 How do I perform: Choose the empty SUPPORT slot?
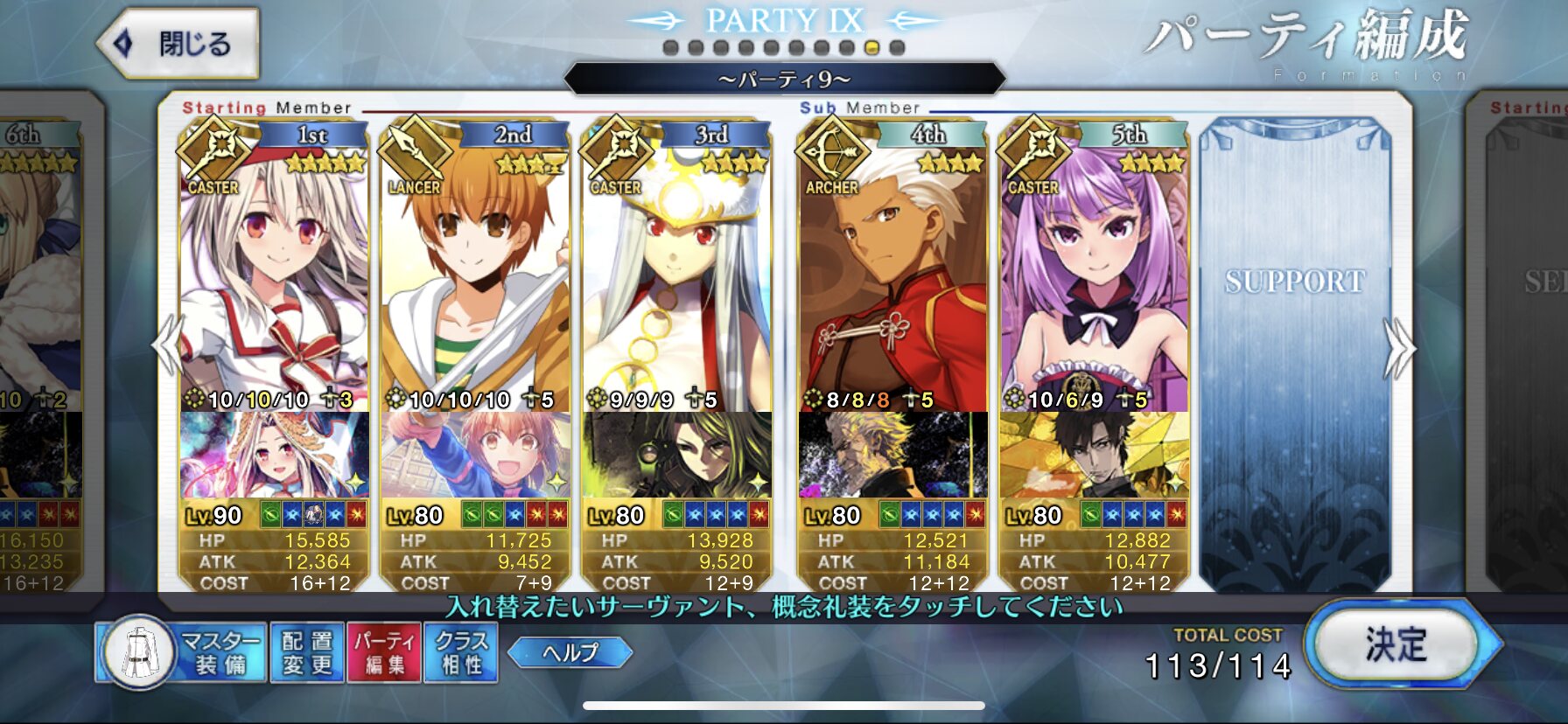pyautogui.click(x=1295, y=350)
